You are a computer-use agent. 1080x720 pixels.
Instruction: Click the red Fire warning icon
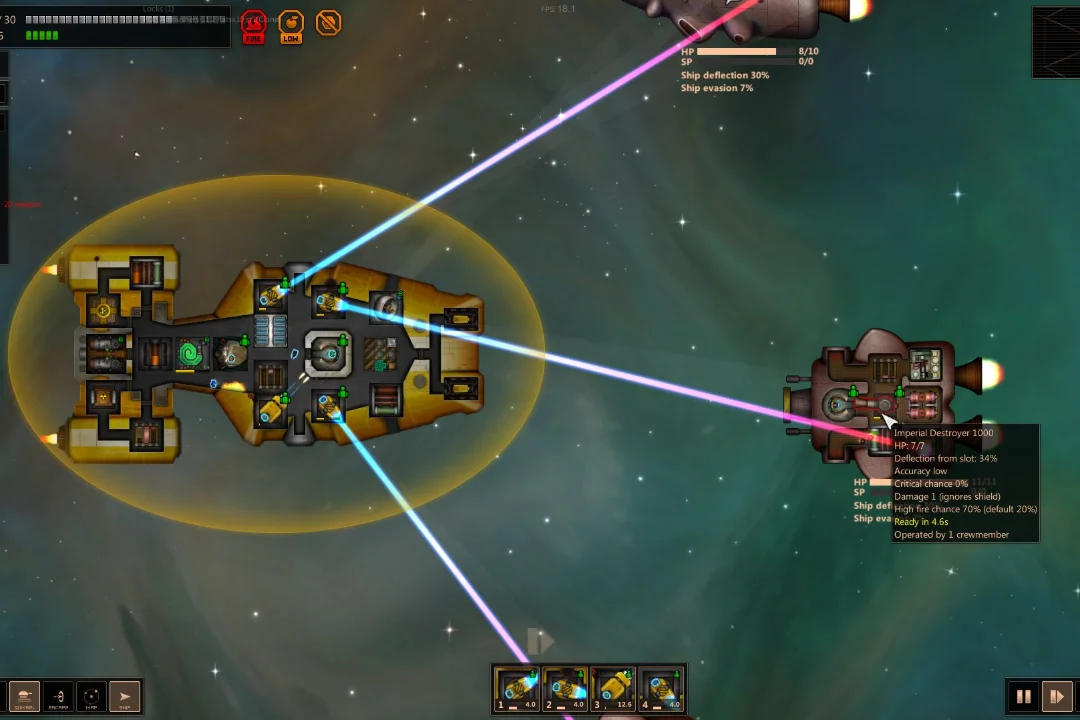pos(254,25)
